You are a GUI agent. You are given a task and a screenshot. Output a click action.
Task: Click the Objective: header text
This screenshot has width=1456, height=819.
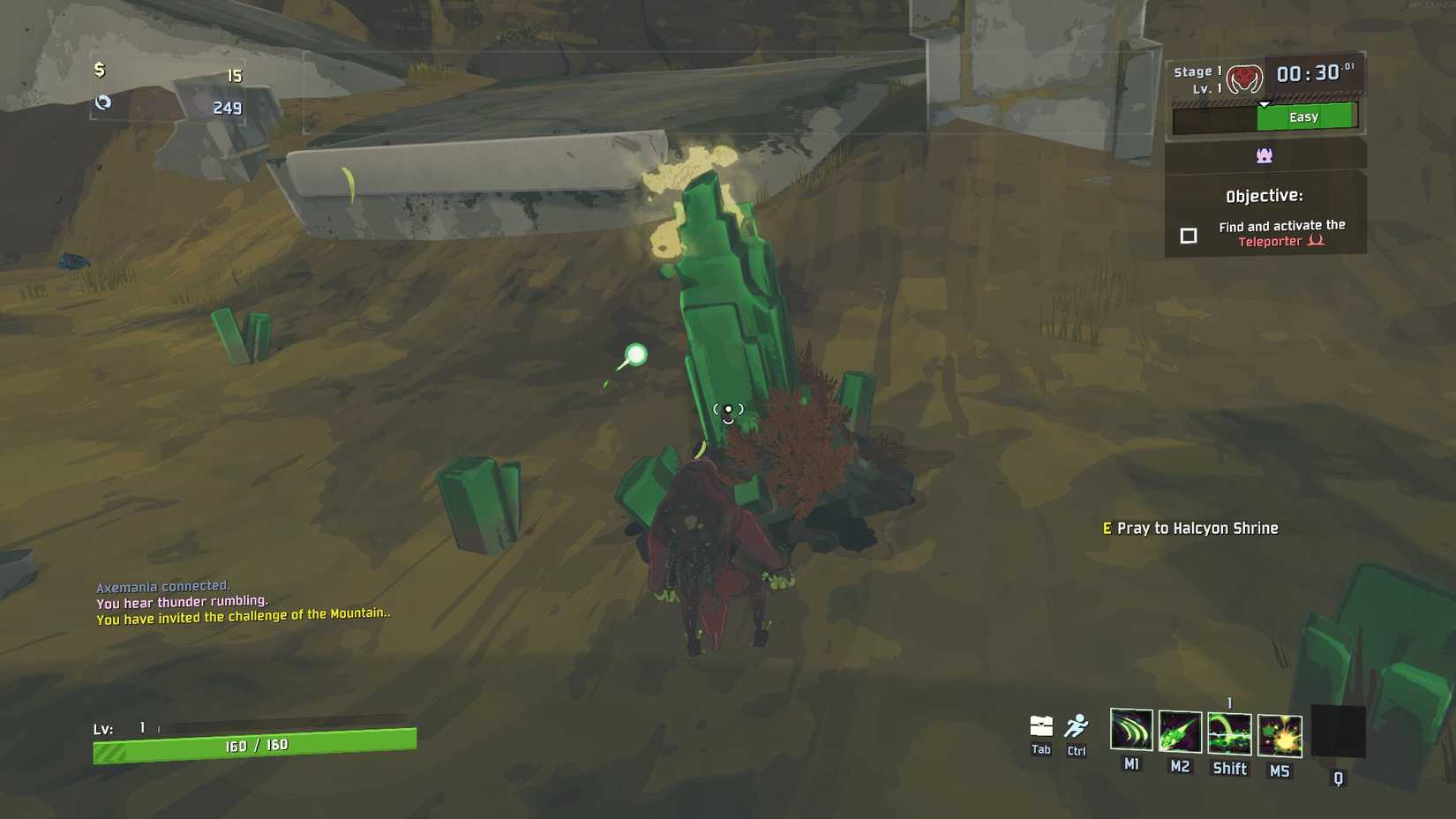[x=1265, y=195]
